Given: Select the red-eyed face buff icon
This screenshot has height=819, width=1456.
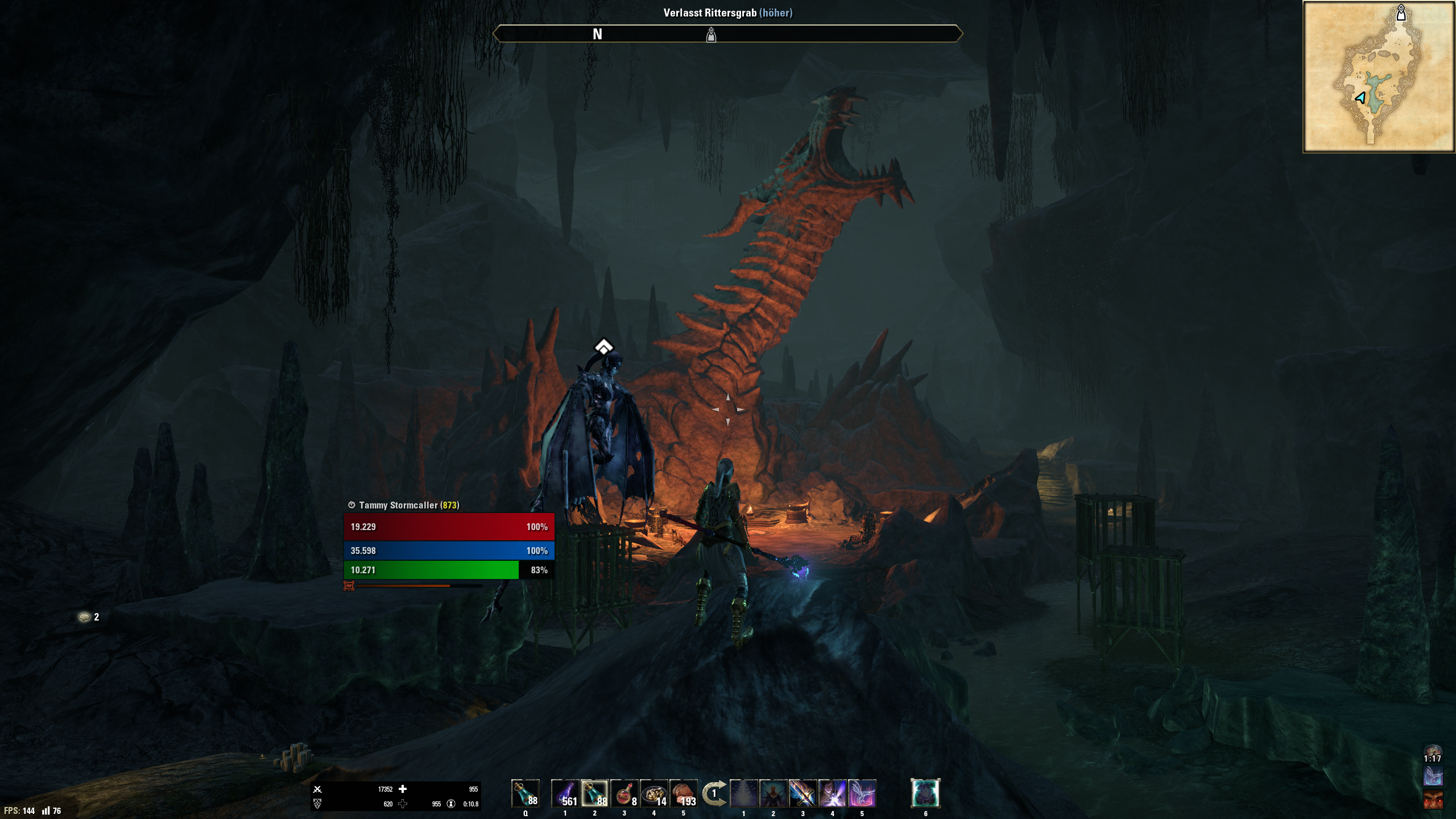Looking at the screenshot, I should 1432,800.
